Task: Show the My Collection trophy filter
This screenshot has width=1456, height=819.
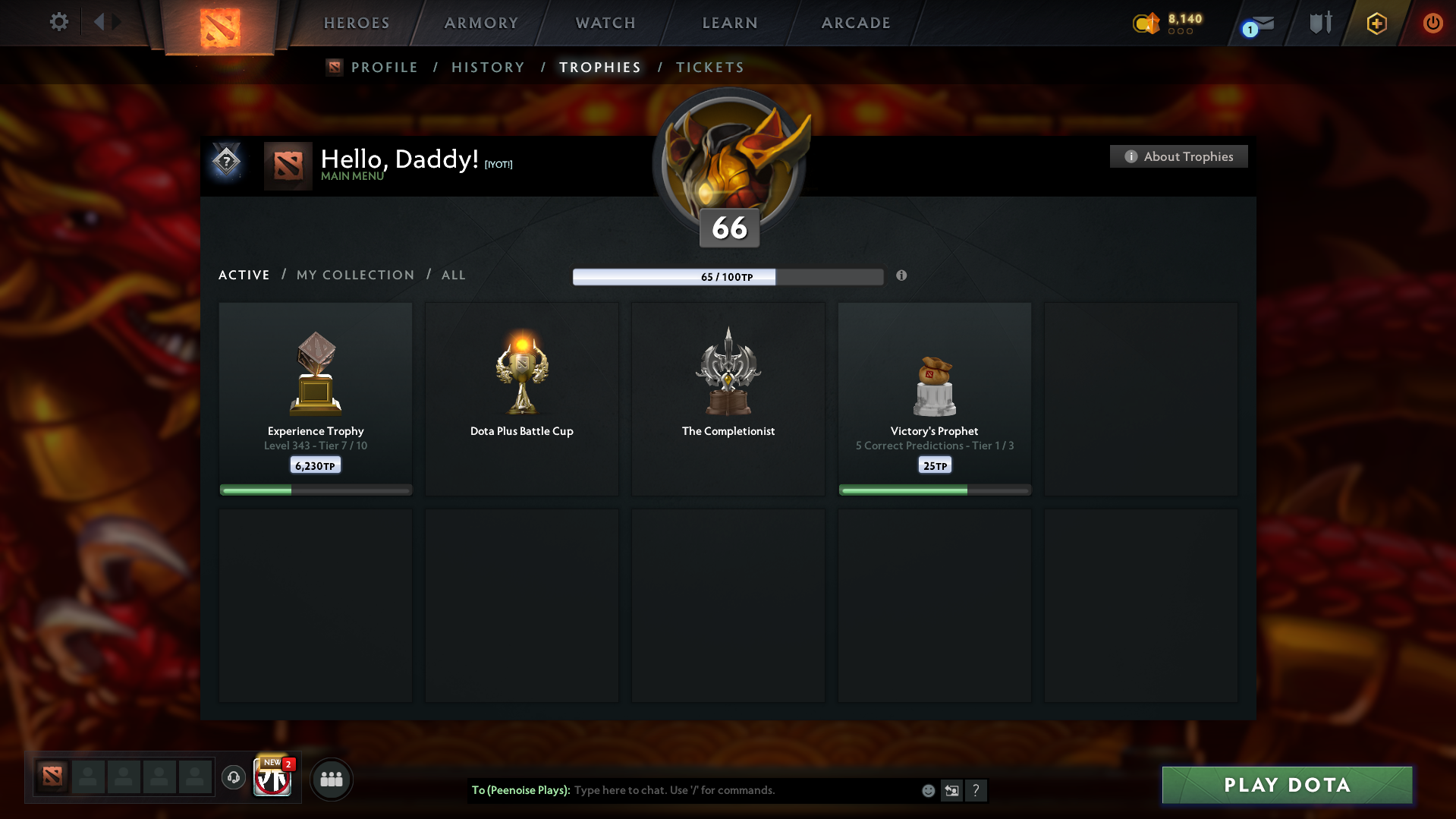Action: pos(355,275)
